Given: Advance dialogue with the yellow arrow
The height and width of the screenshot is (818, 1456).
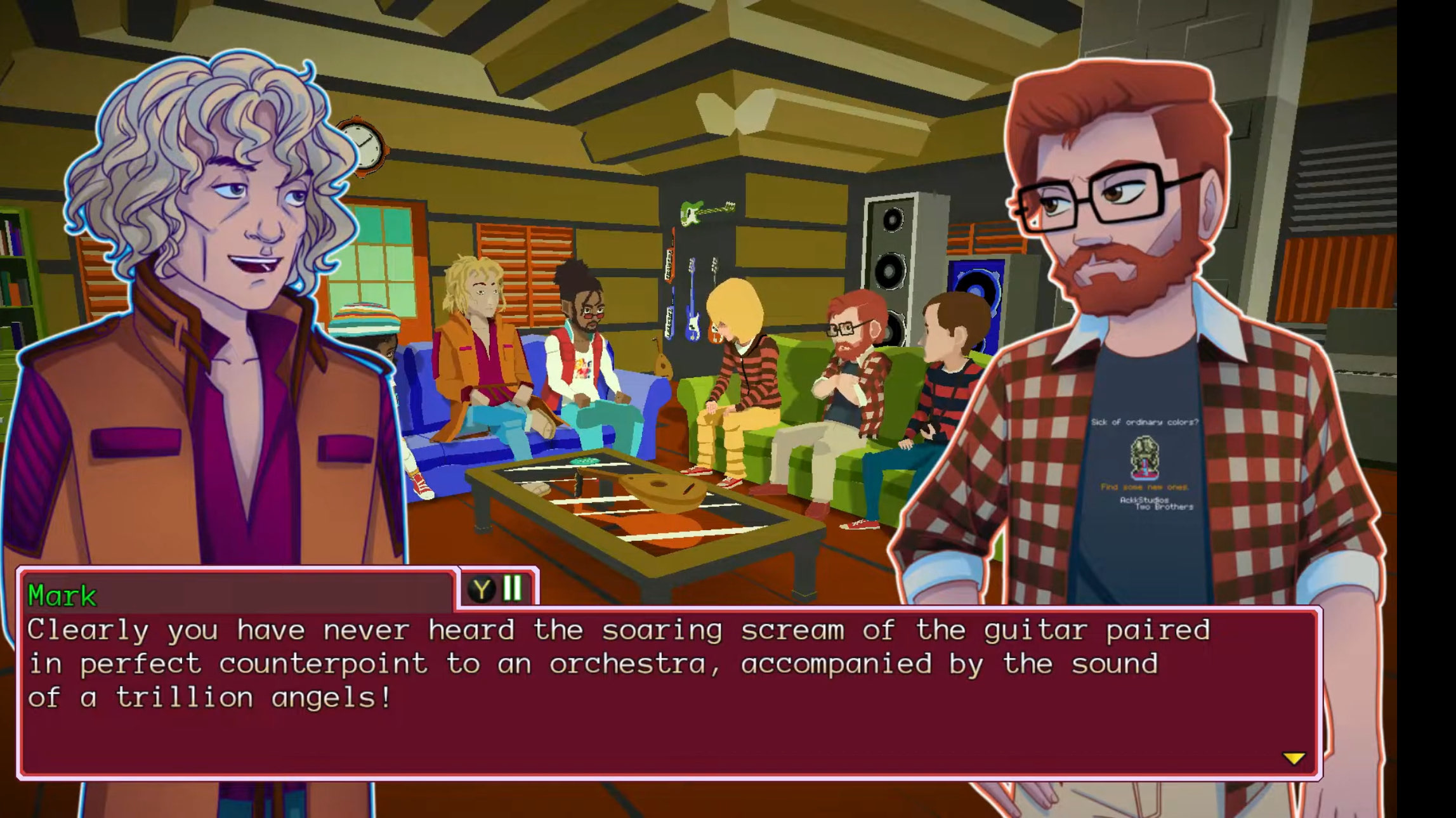Looking at the screenshot, I should click(1294, 758).
